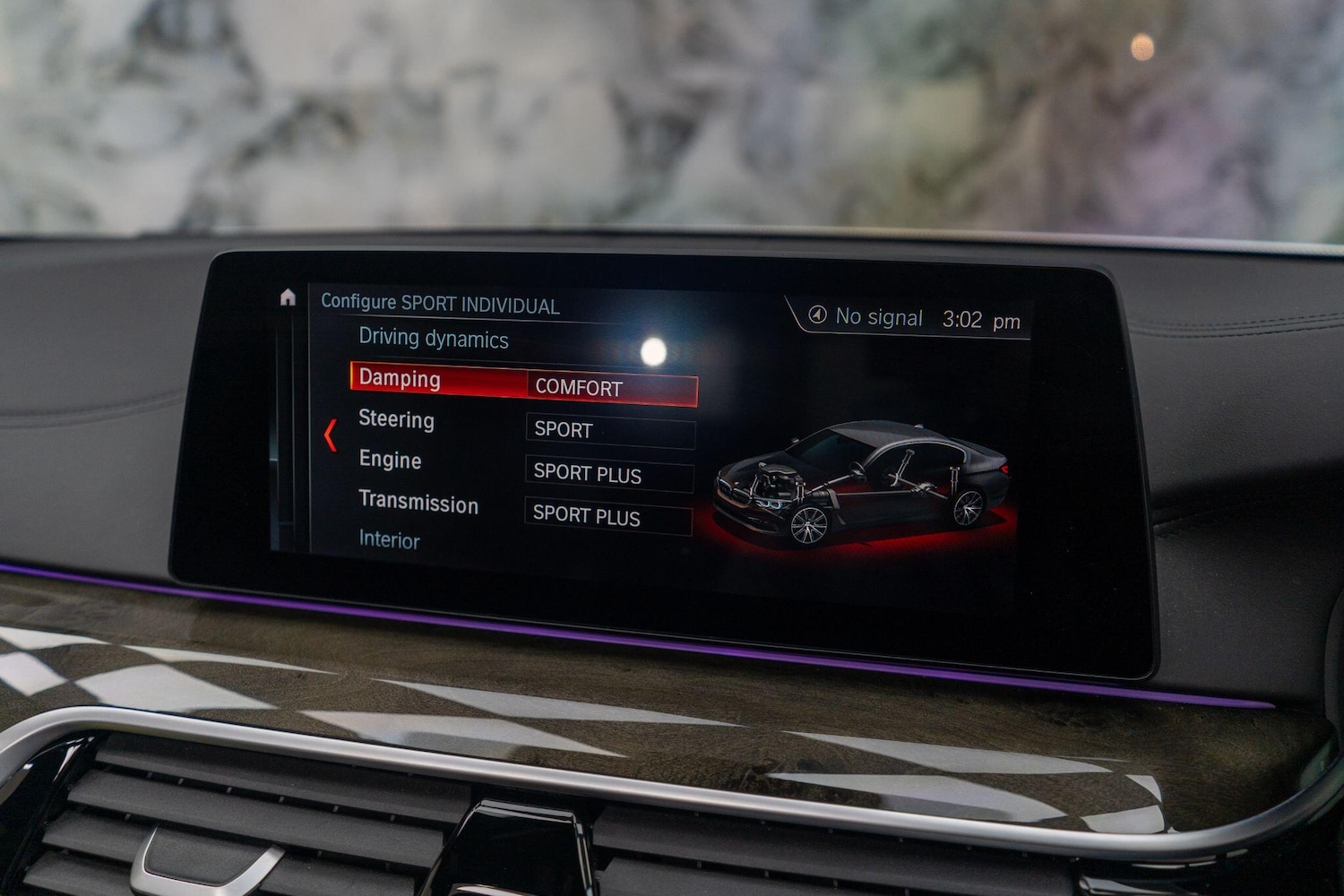Expand the Interior settings section
The height and width of the screenshot is (896, 1344).
click(389, 540)
